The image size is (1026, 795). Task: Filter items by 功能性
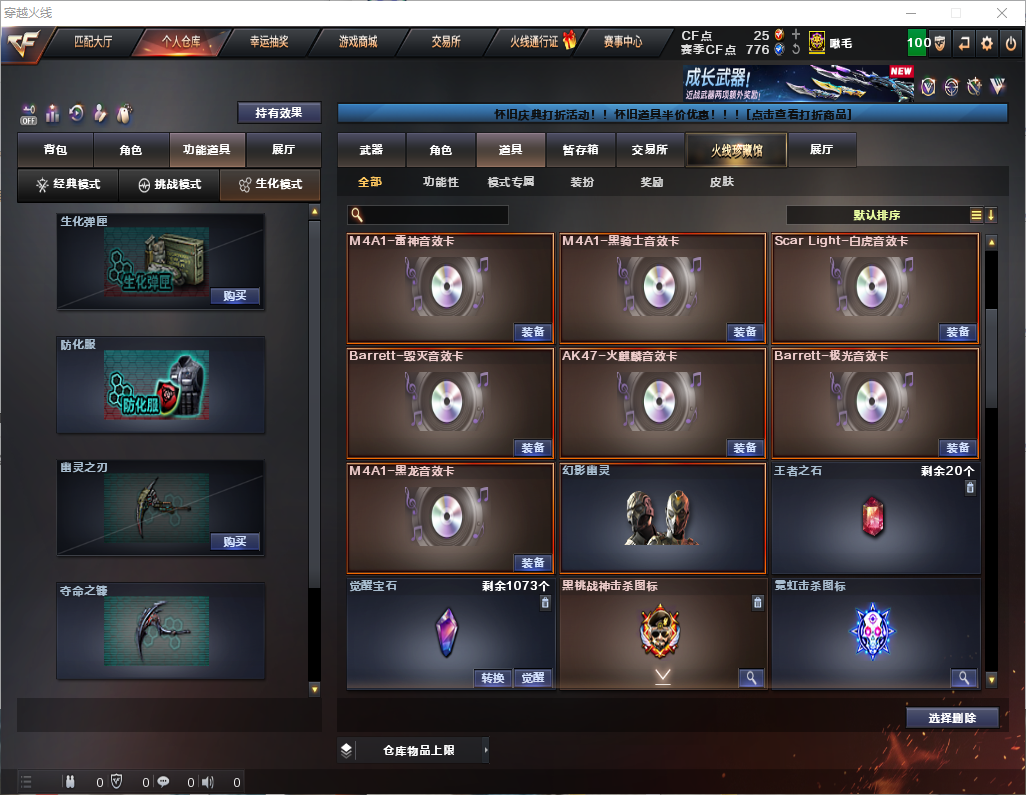coord(440,182)
